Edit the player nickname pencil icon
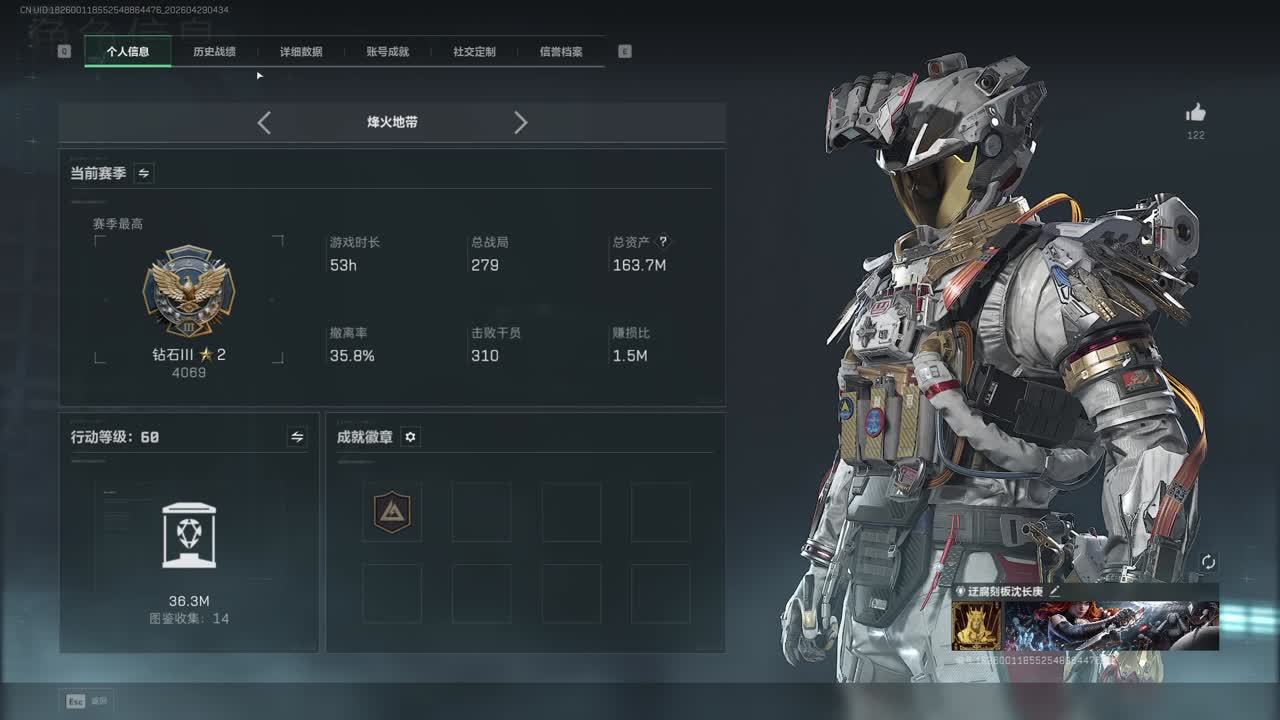This screenshot has height=720, width=1280. tap(1054, 591)
